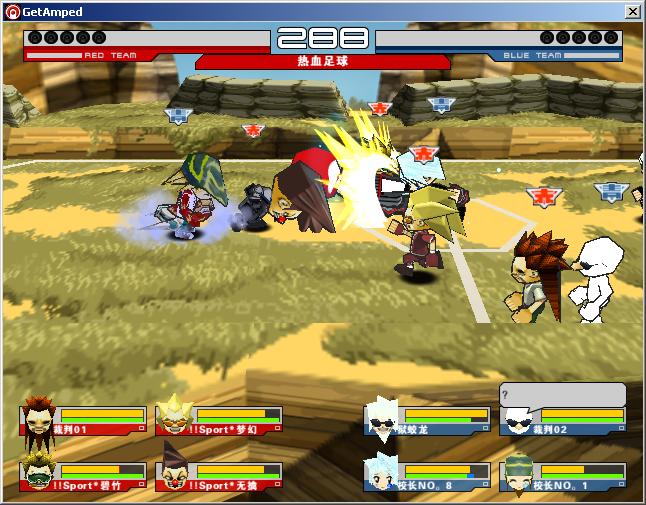Open the chat bubble showing a question mark
The image size is (646, 505).
click(563, 393)
